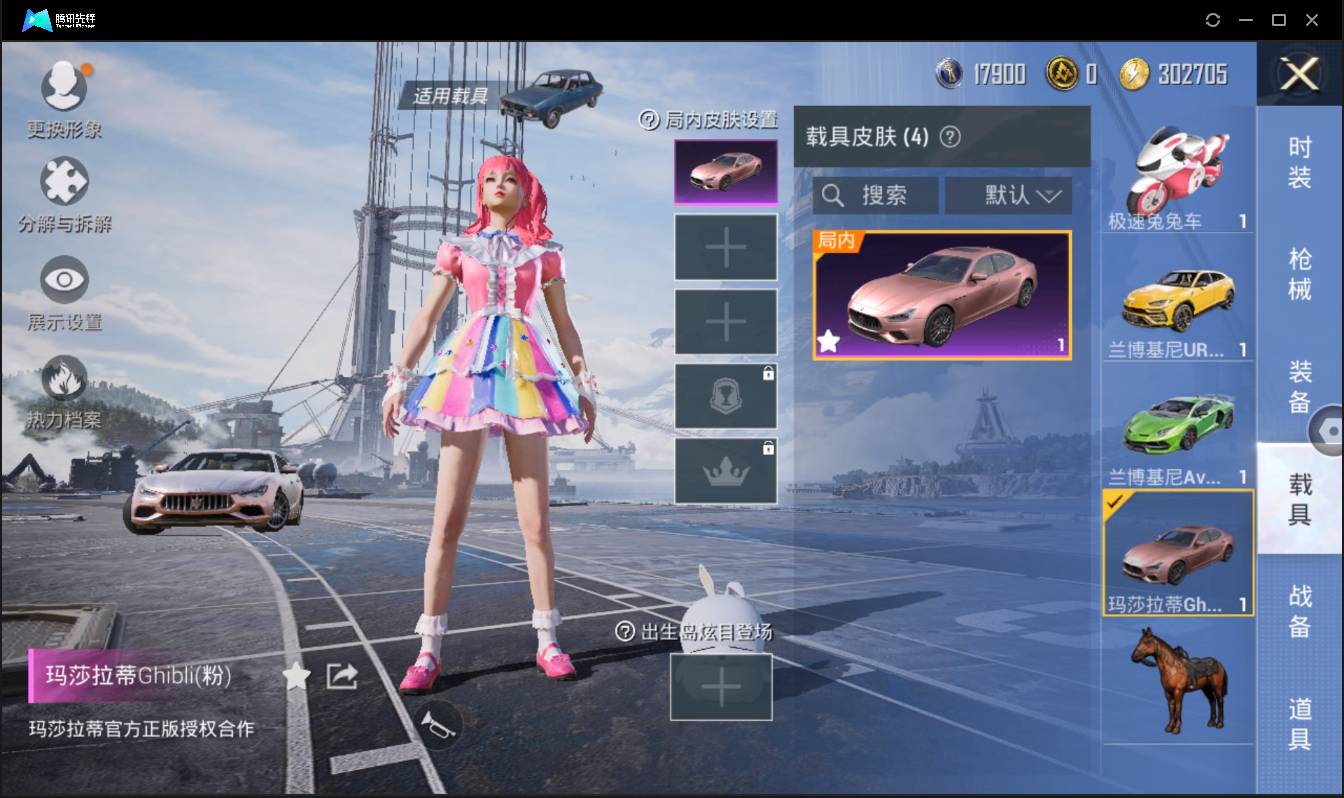Select the pink Maserati card marked 局内
Screen dimensions: 1344x798
(942, 295)
